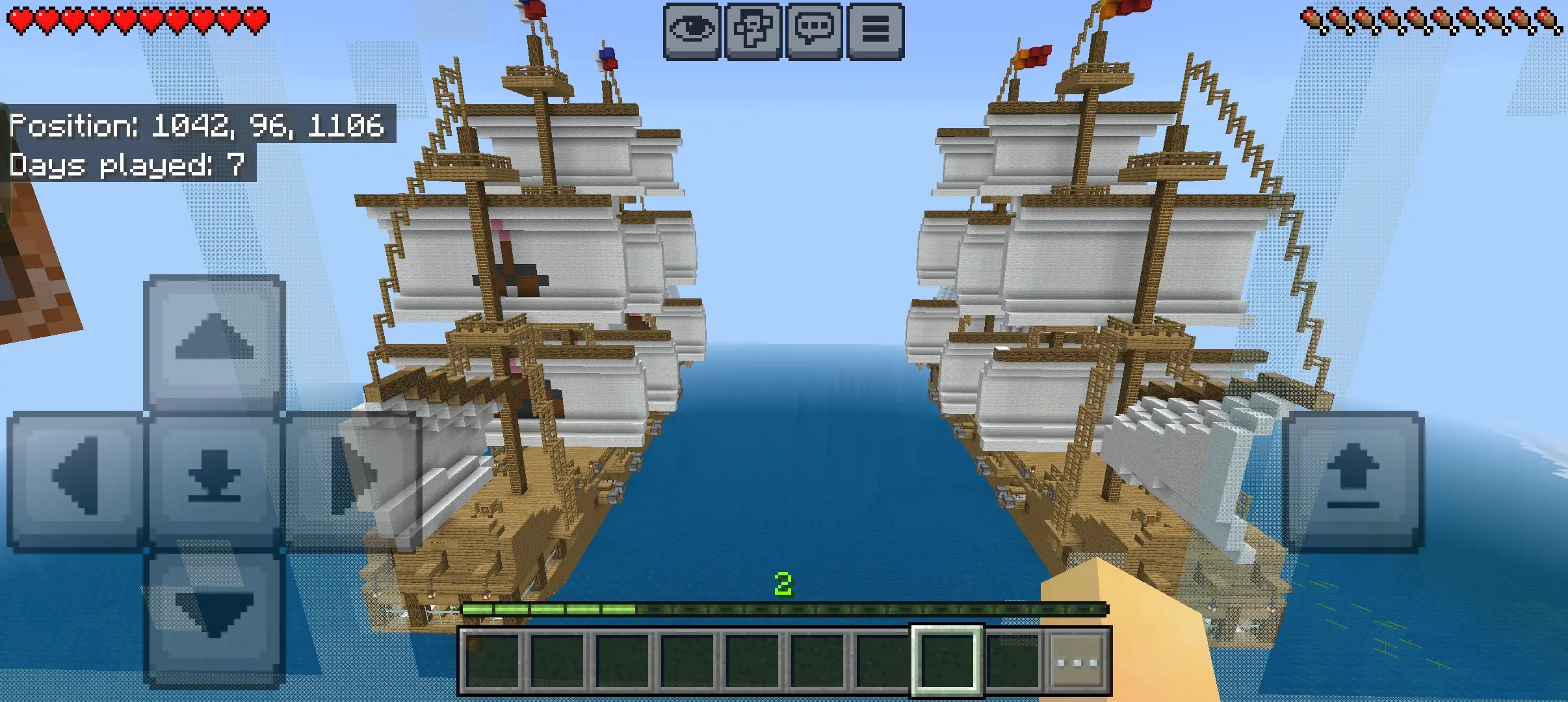Tap the left arrow on the D-pad
Screen dimensions: 1568x702
(x=76, y=479)
